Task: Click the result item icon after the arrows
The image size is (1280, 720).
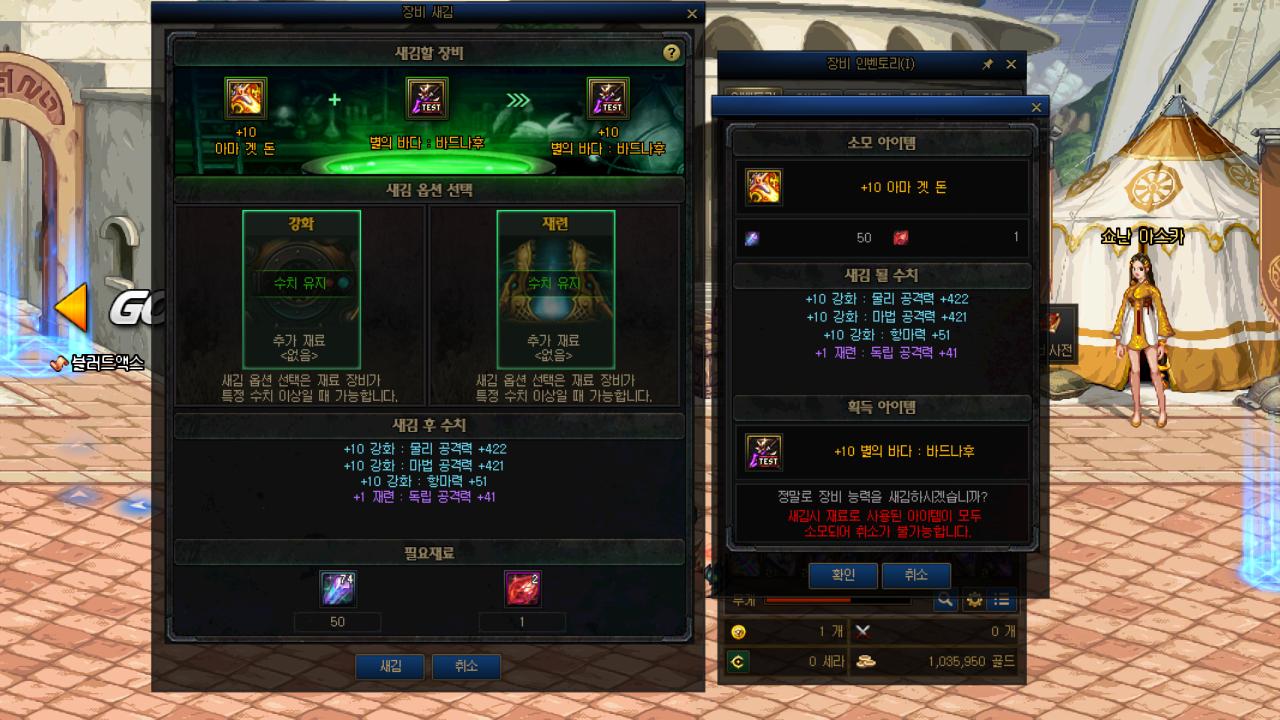Action: [609, 98]
